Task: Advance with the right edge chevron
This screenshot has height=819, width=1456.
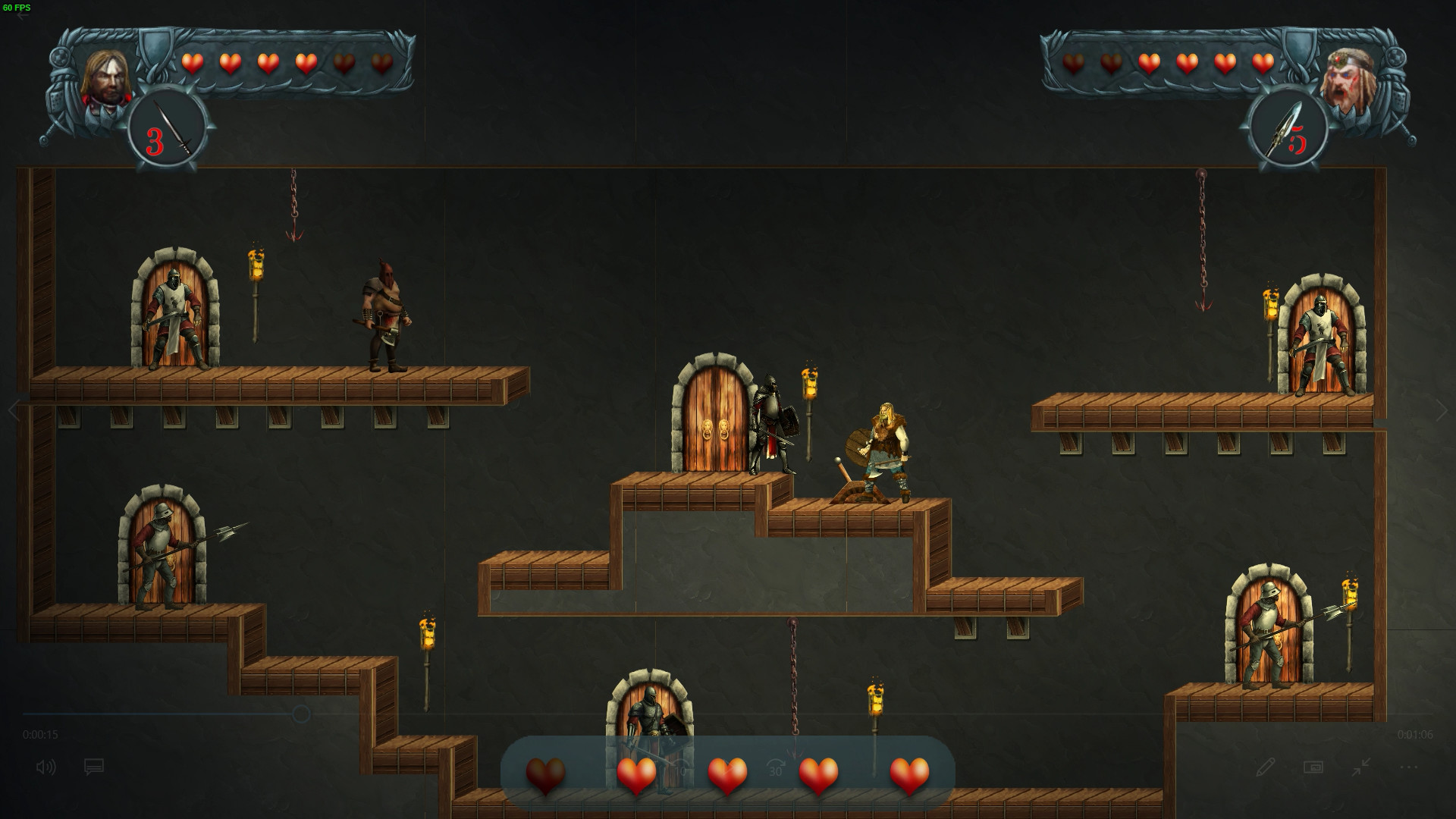Action: pyautogui.click(x=1443, y=411)
